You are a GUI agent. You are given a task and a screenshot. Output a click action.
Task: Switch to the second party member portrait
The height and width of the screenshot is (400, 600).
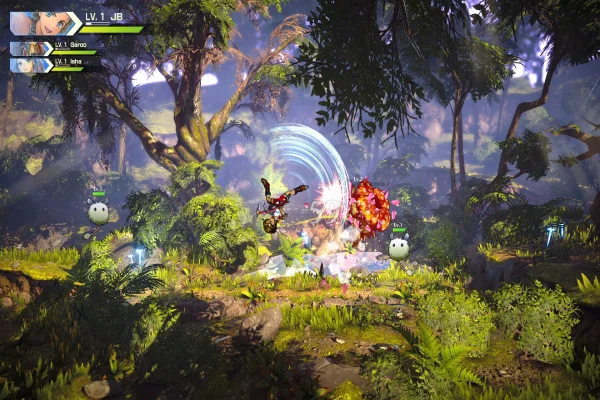(29, 47)
